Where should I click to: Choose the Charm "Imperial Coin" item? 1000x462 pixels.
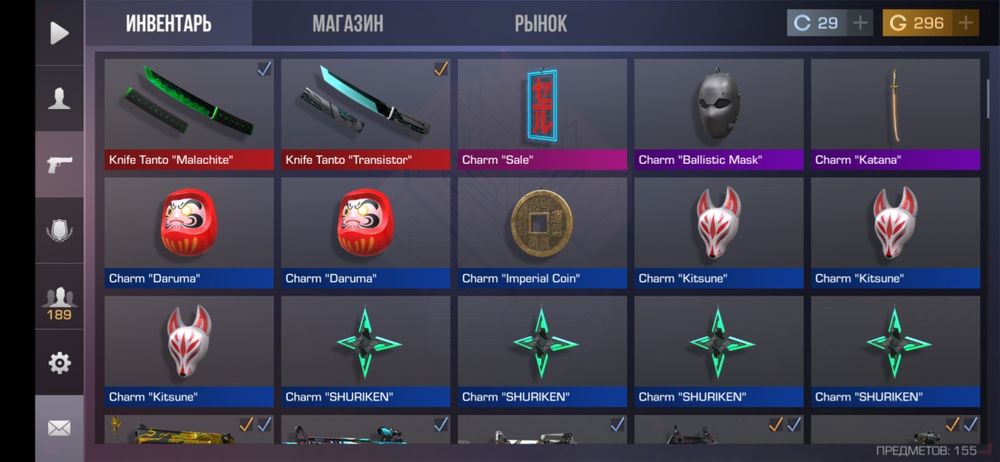[x=542, y=232]
